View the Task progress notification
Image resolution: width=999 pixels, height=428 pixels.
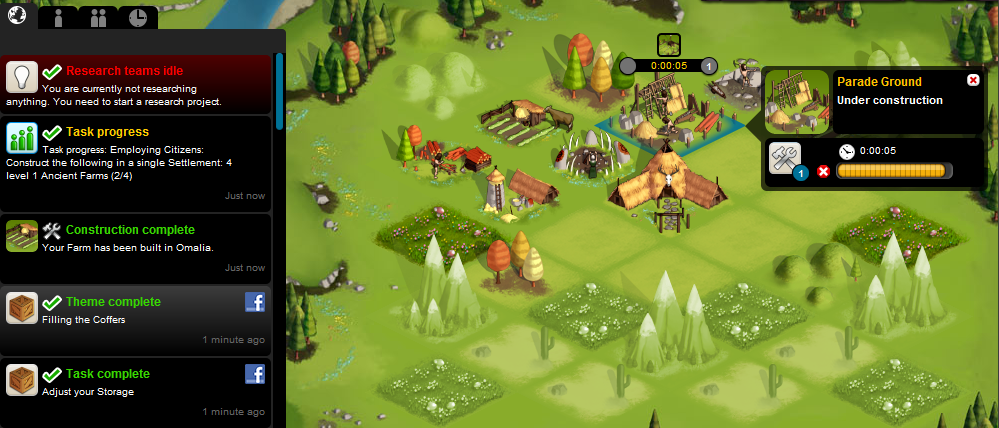pos(137,160)
